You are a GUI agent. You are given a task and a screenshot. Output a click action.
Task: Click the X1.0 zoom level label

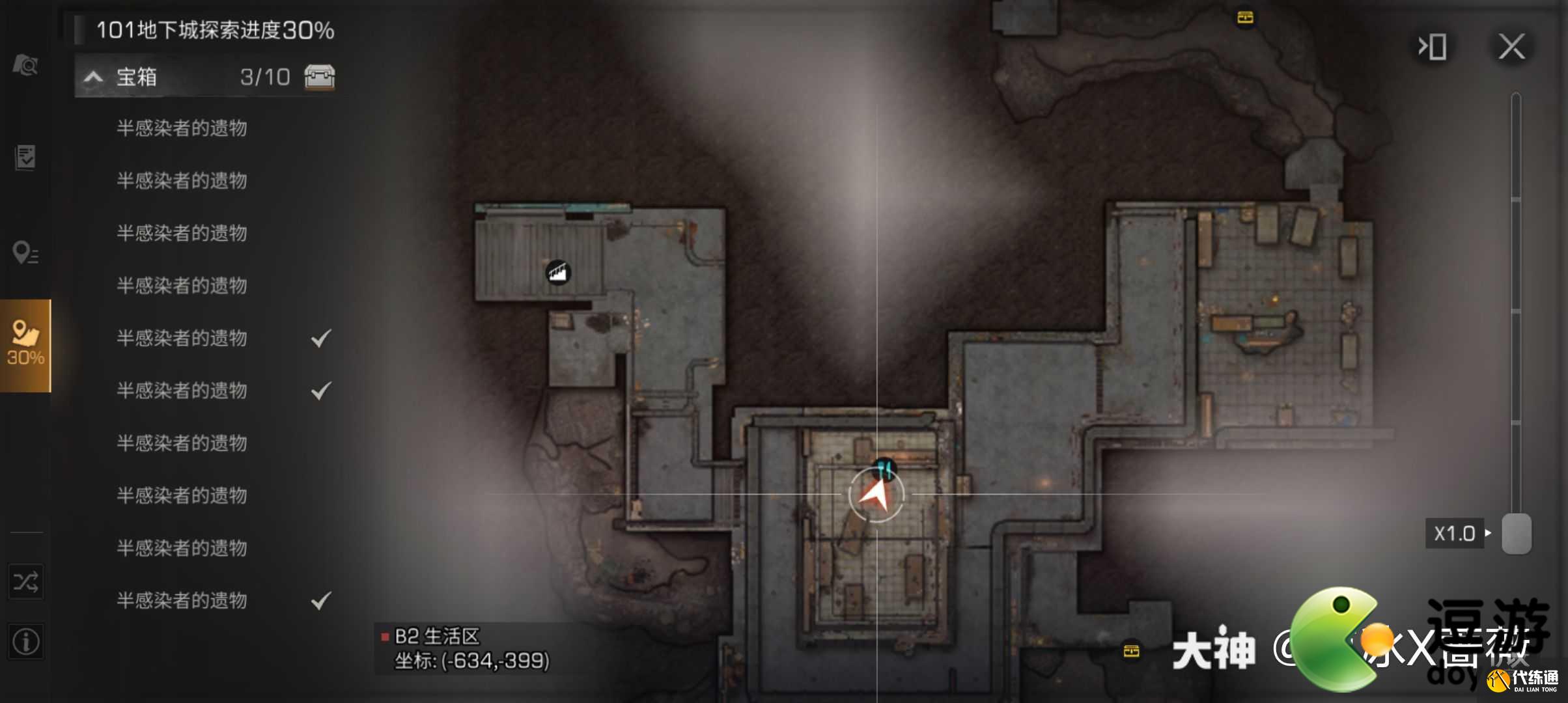coord(1455,534)
